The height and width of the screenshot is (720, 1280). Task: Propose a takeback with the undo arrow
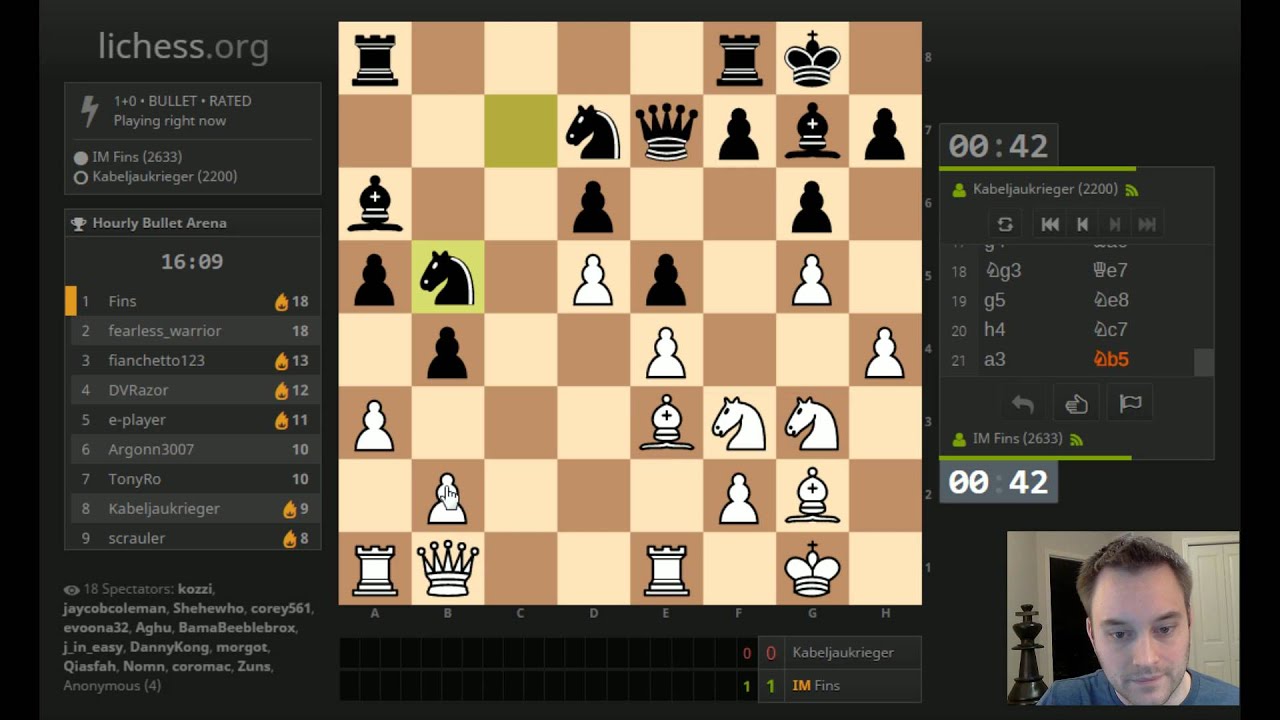(x=1021, y=402)
